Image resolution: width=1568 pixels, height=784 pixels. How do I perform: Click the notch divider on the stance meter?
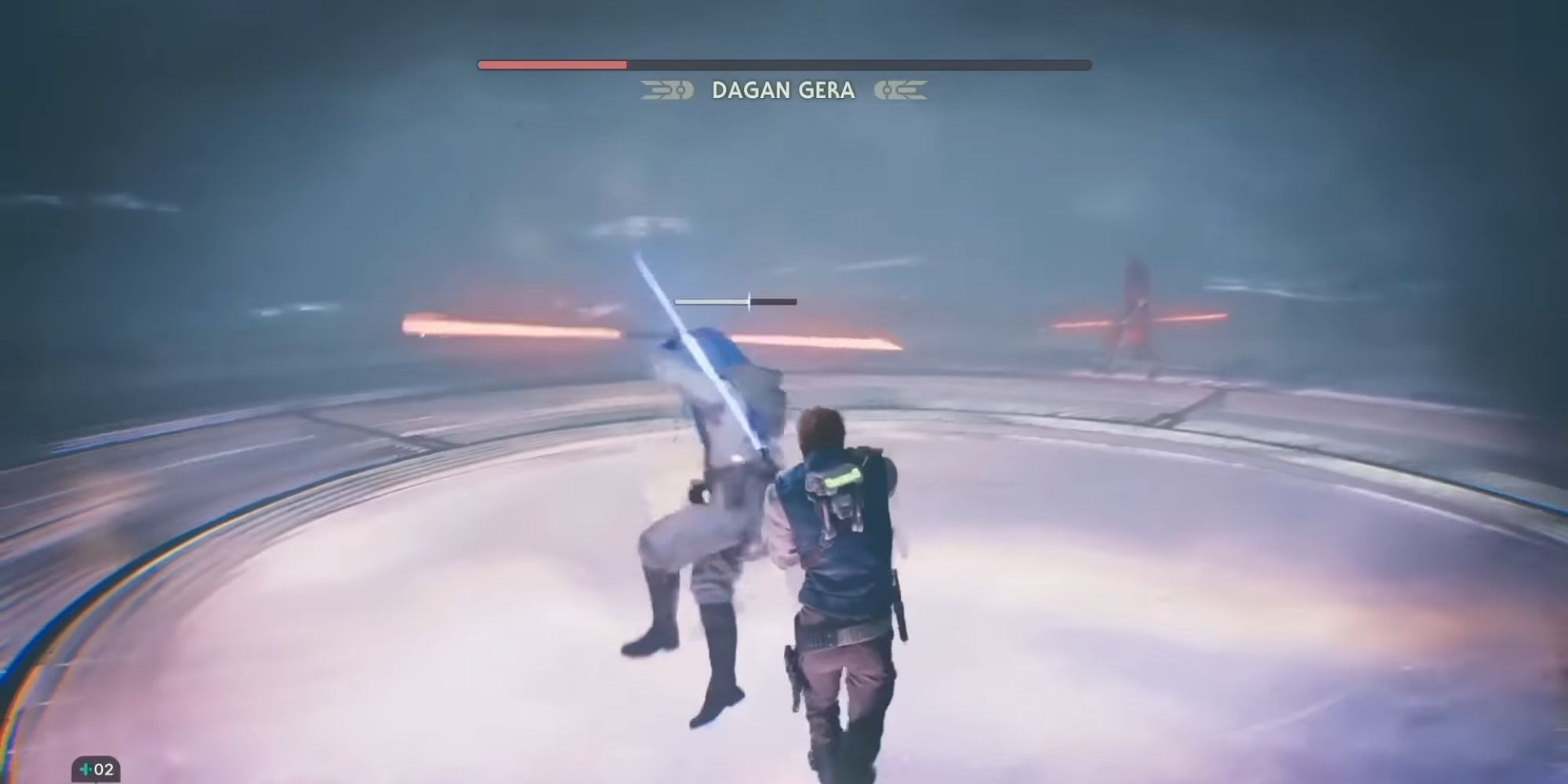(x=750, y=301)
